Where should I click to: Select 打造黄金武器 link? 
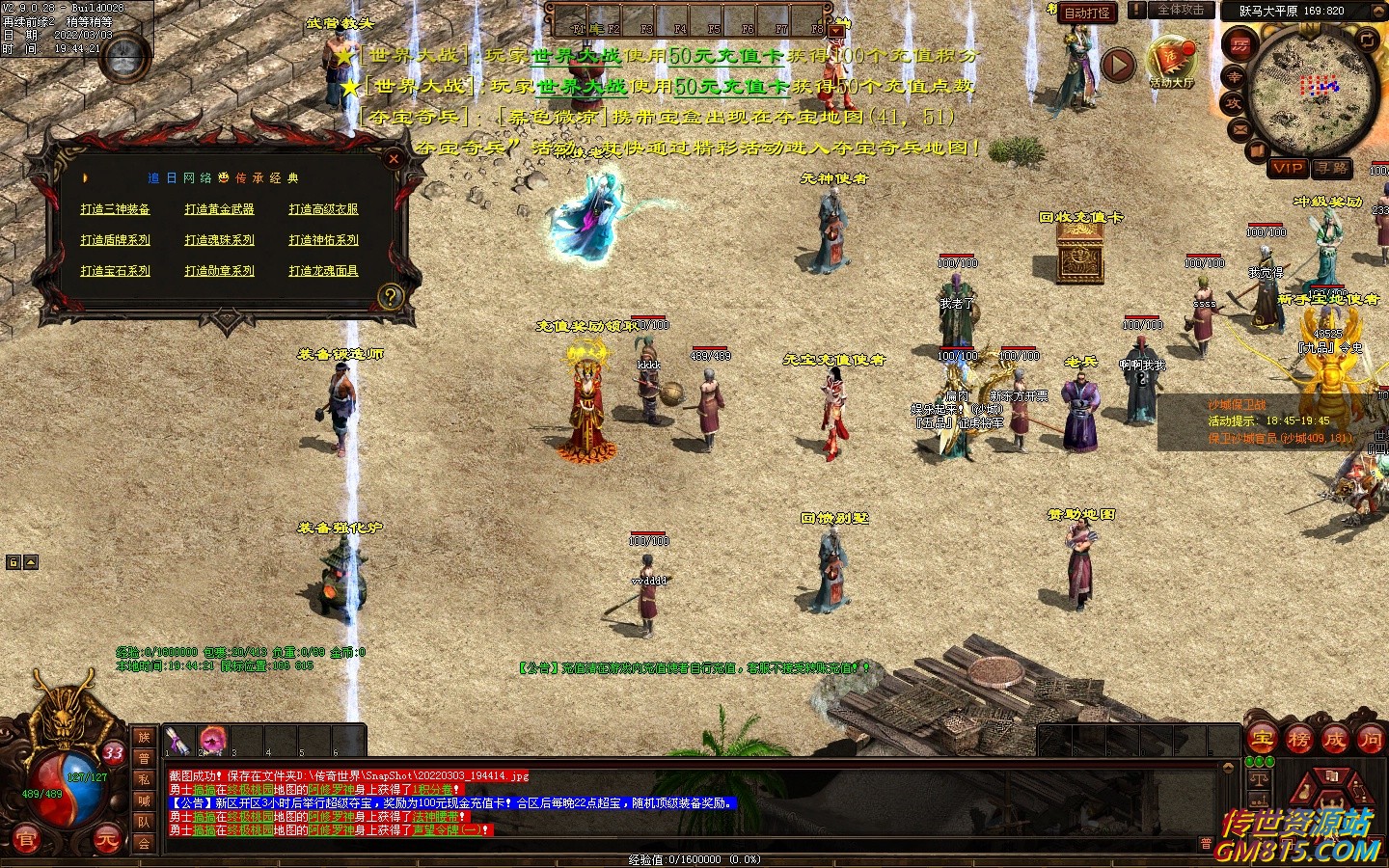[x=219, y=209]
